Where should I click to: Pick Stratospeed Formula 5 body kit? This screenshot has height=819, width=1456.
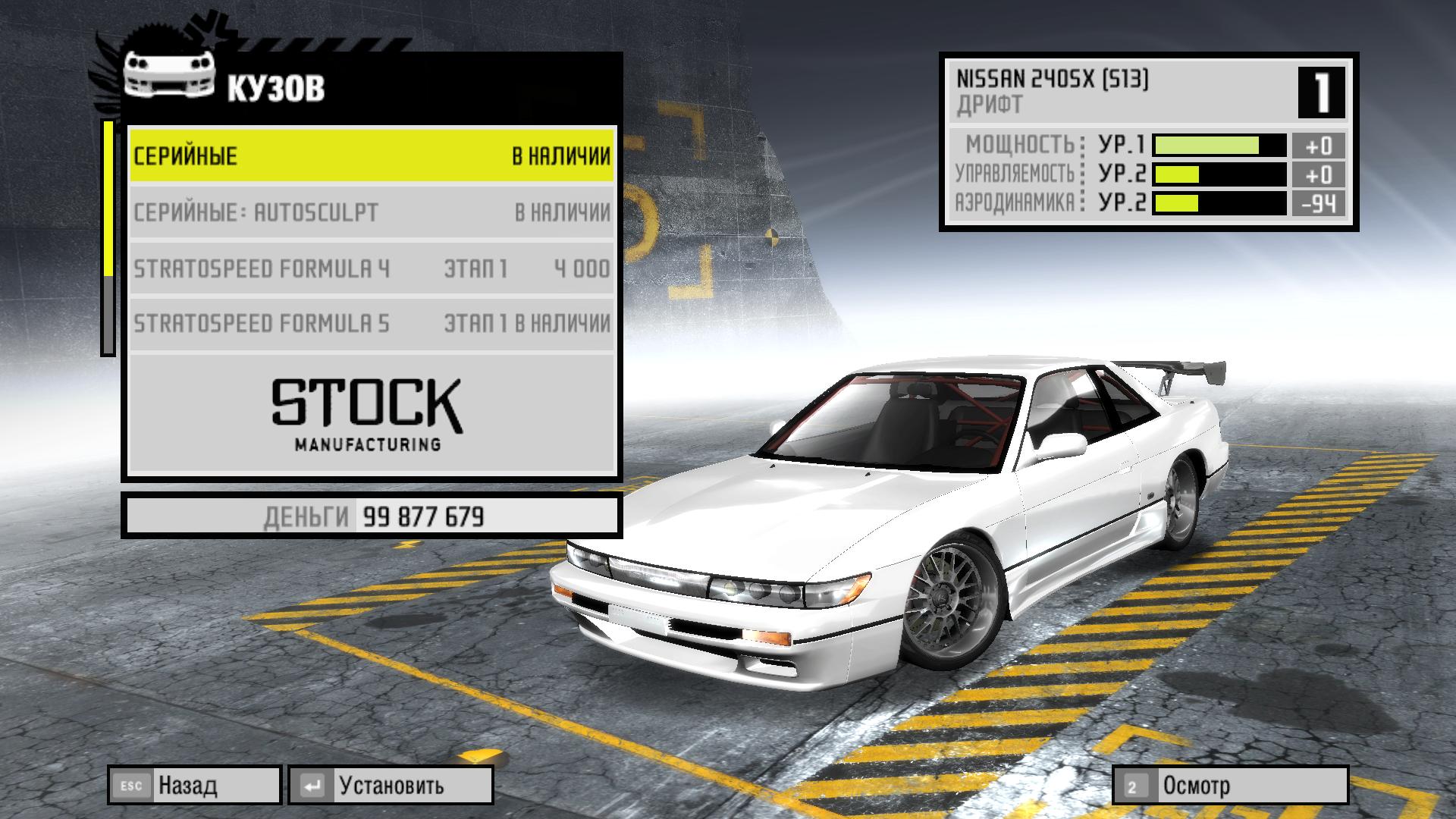[x=371, y=324]
